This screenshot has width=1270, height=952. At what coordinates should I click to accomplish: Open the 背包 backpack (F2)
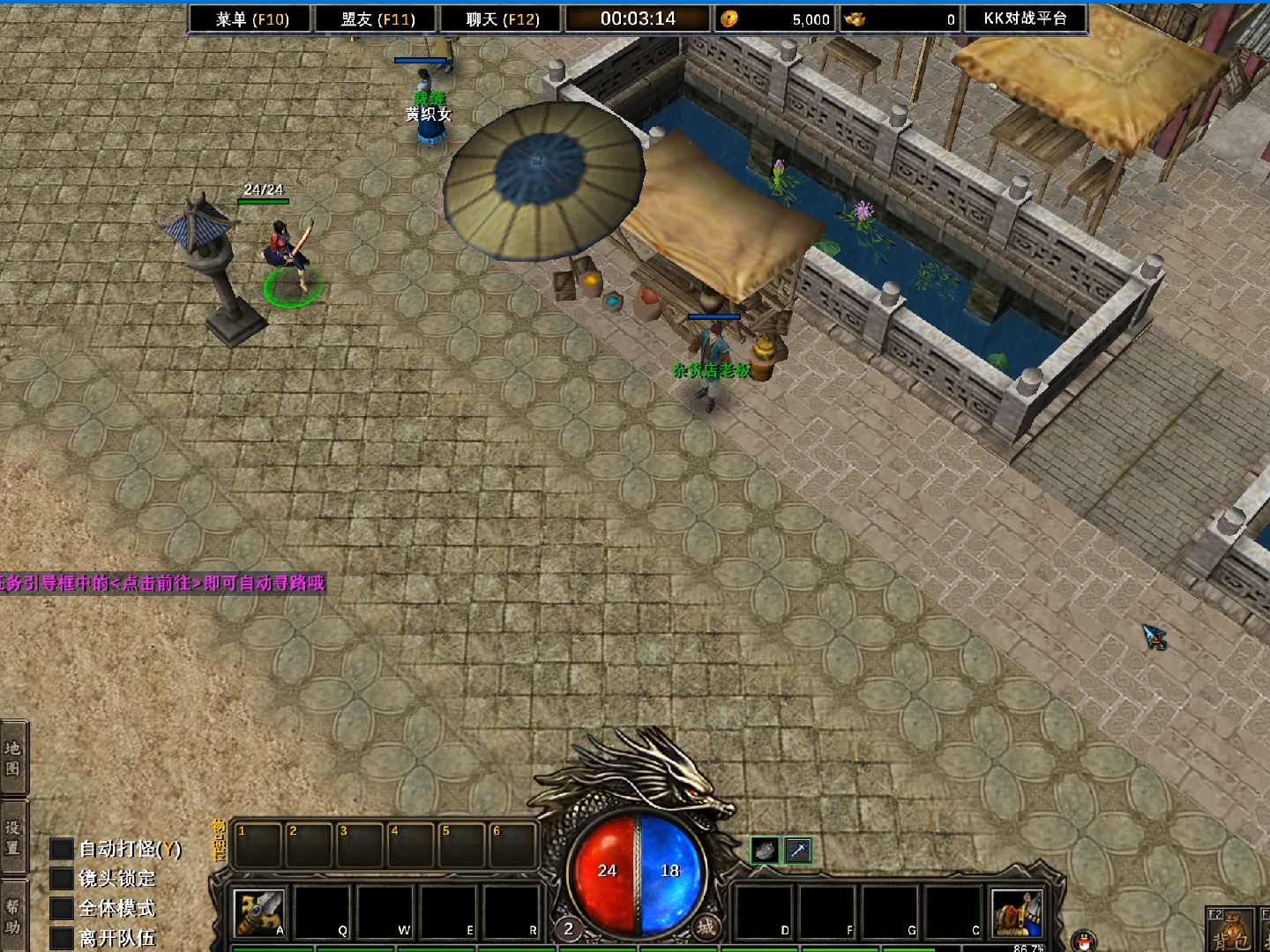(x=1232, y=931)
